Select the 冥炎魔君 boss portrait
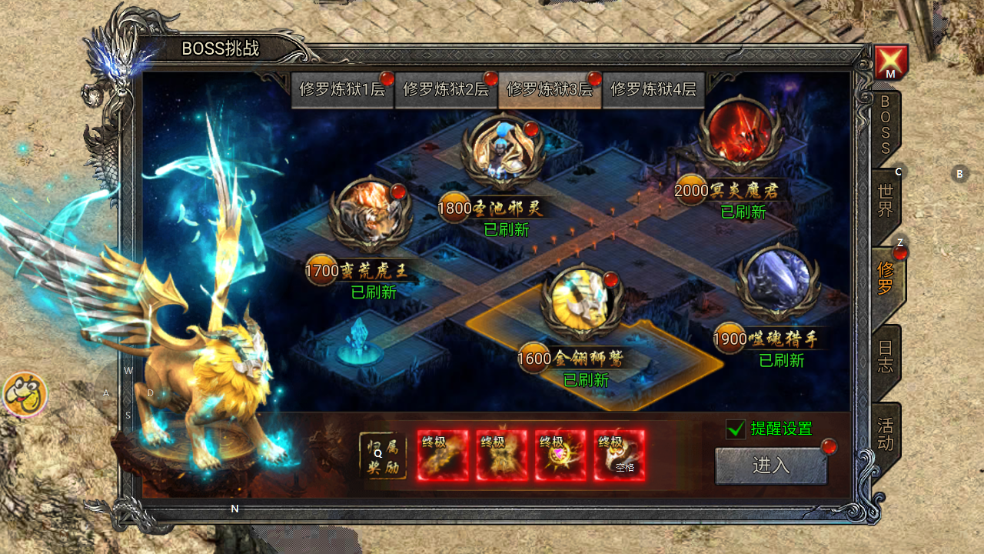The width and height of the screenshot is (984, 554). [x=740, y=135]
